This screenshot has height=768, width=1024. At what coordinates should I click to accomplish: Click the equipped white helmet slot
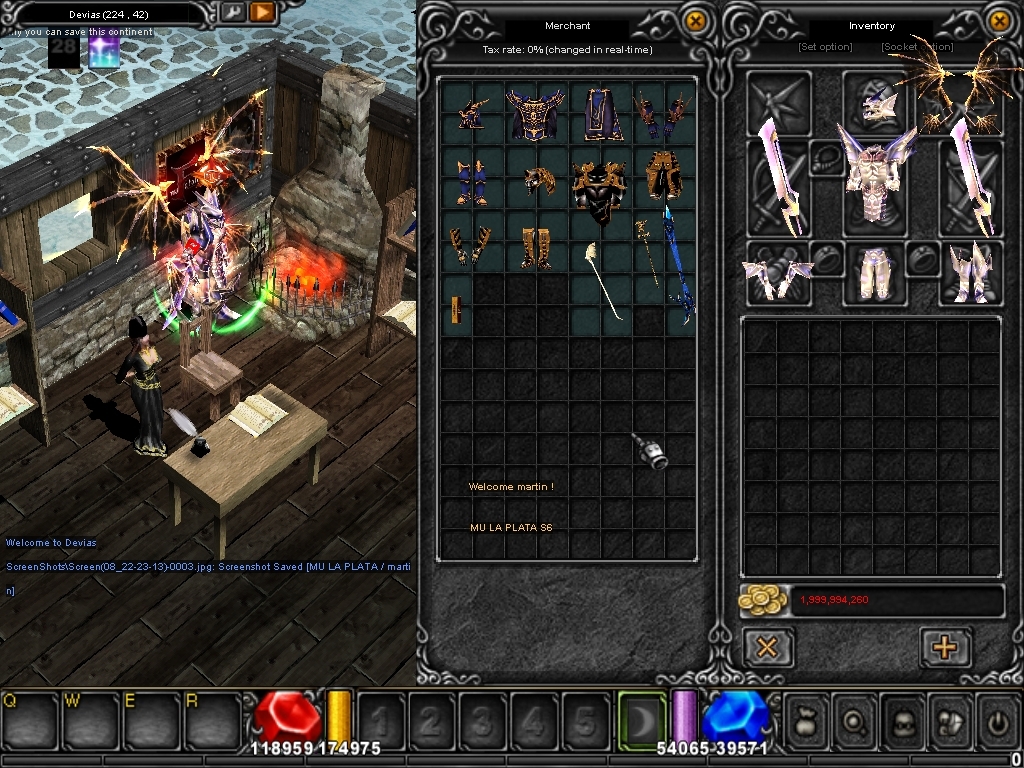[x=875, y=102]
